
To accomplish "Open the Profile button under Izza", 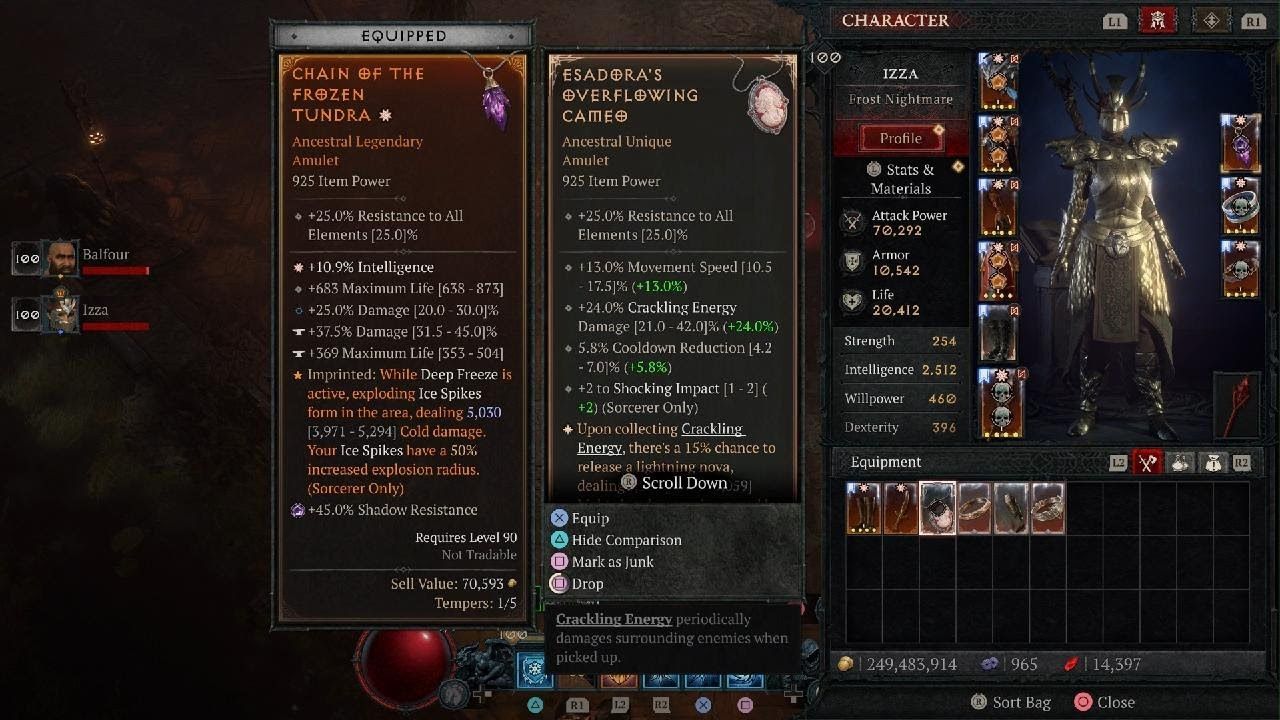I will click(900, 138).
